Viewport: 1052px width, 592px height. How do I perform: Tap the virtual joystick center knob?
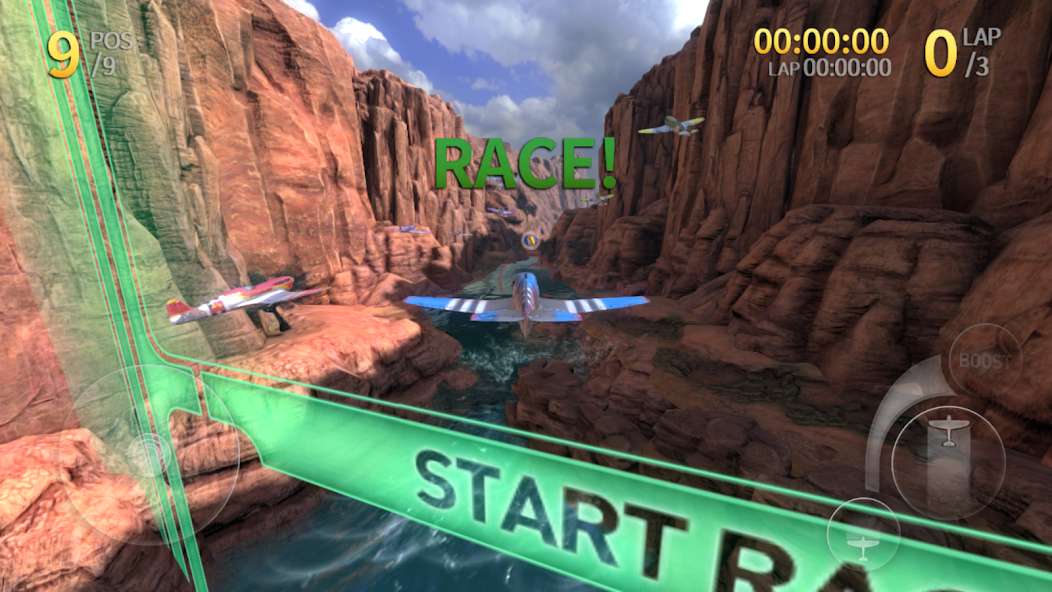[x=152, y=455]
